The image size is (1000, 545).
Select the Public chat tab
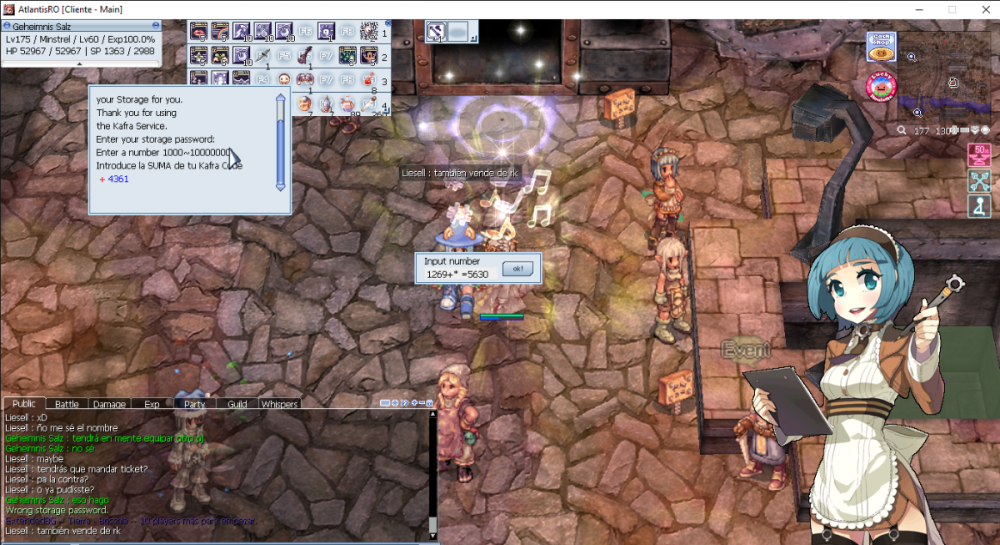[x=24, y=403]
